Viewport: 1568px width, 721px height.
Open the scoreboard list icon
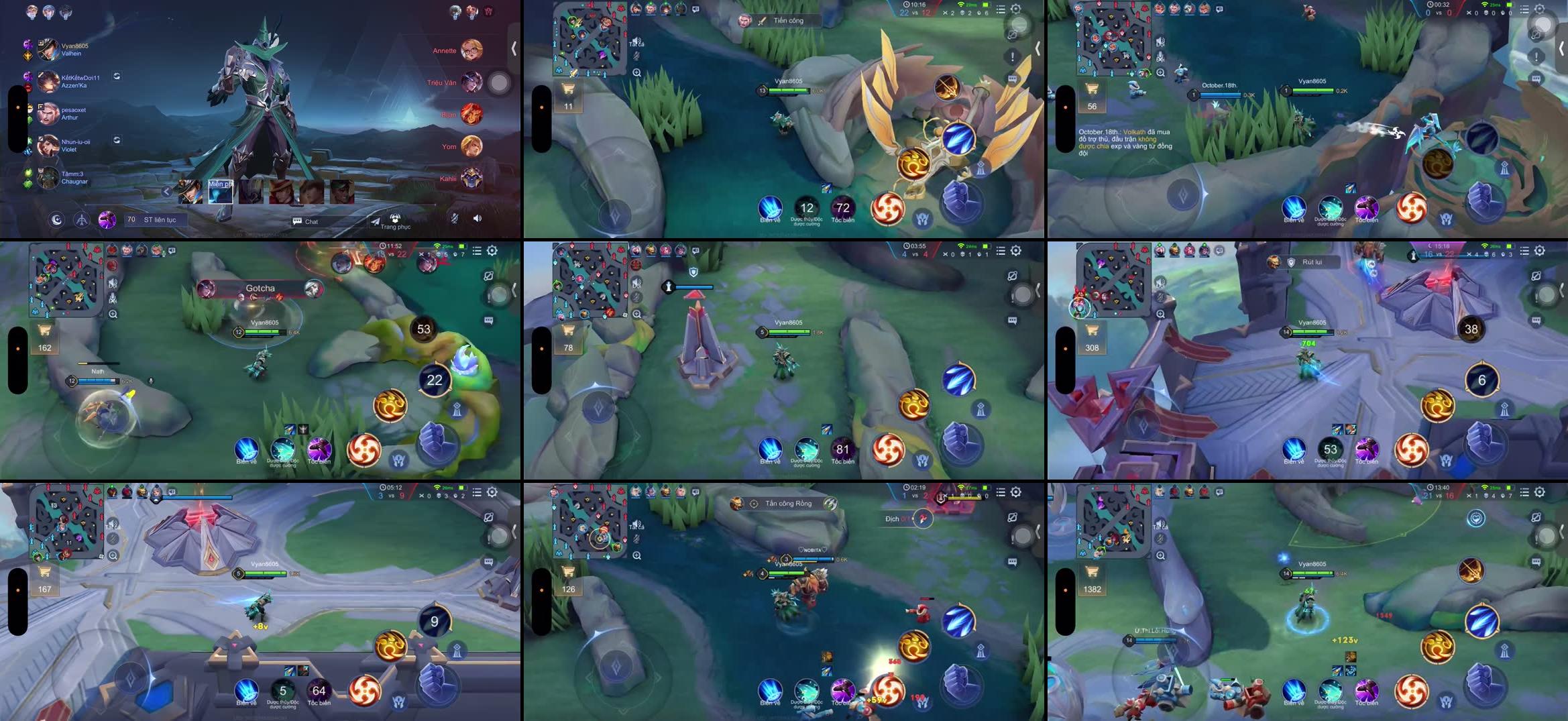1001,9
